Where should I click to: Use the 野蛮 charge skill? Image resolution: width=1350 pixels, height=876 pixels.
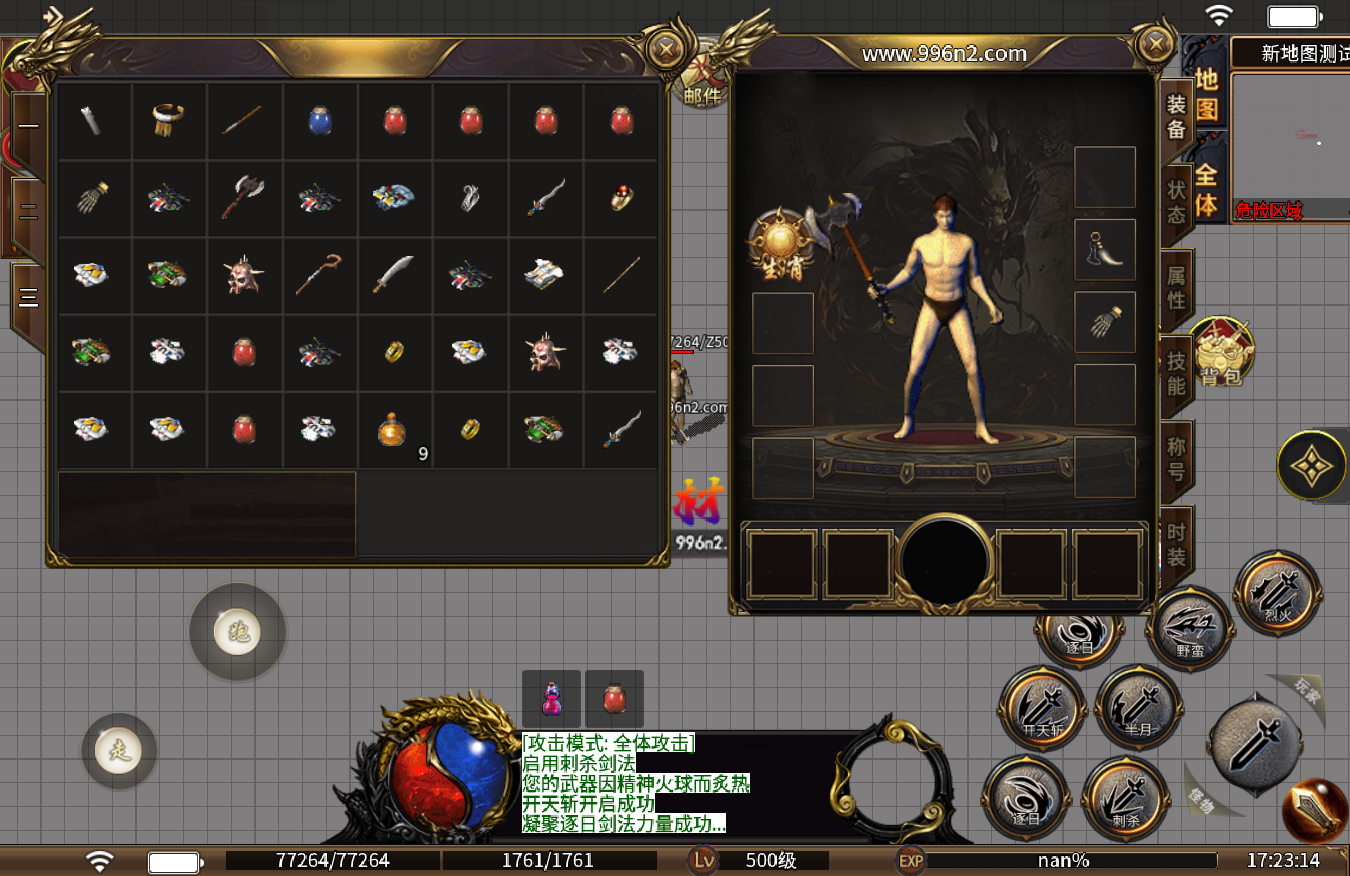(x=1190, y=630)
